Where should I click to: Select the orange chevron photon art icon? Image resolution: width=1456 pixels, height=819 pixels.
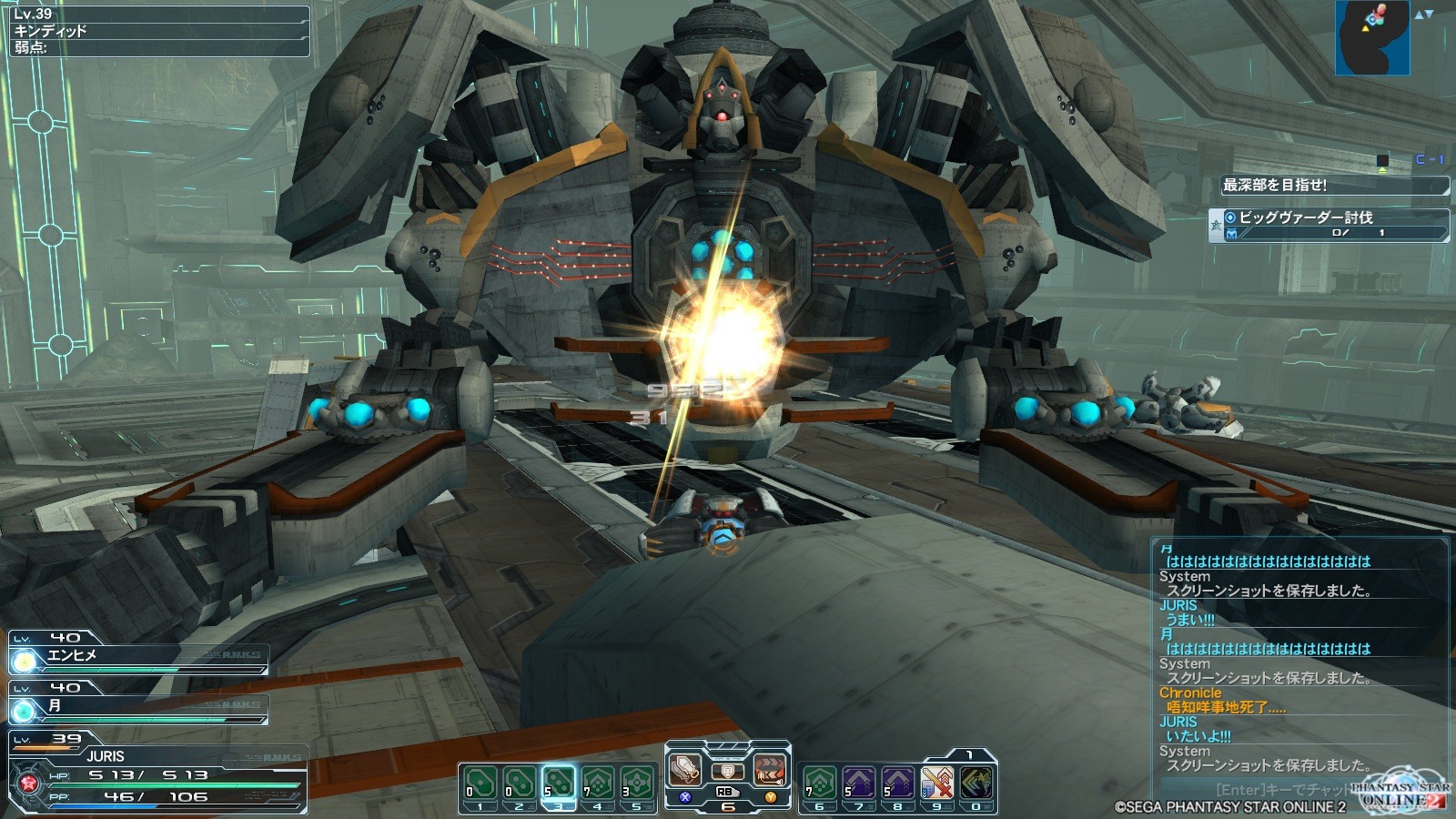(x=770, y=770)
